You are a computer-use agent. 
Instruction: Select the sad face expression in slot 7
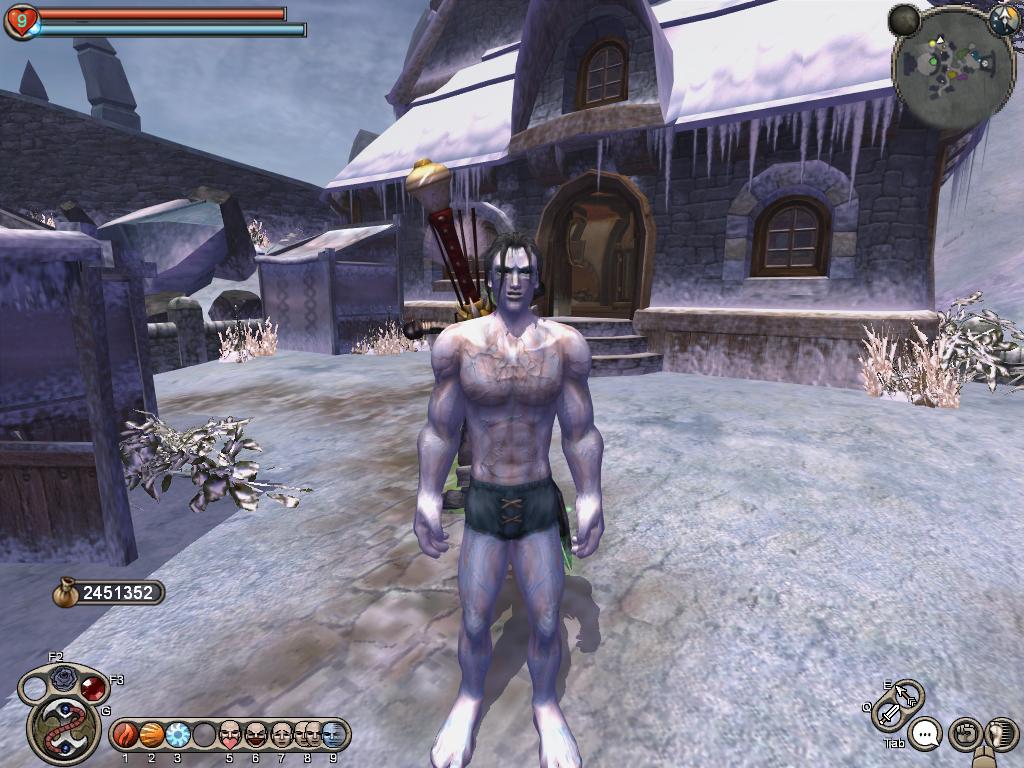[x=282, y=735]
